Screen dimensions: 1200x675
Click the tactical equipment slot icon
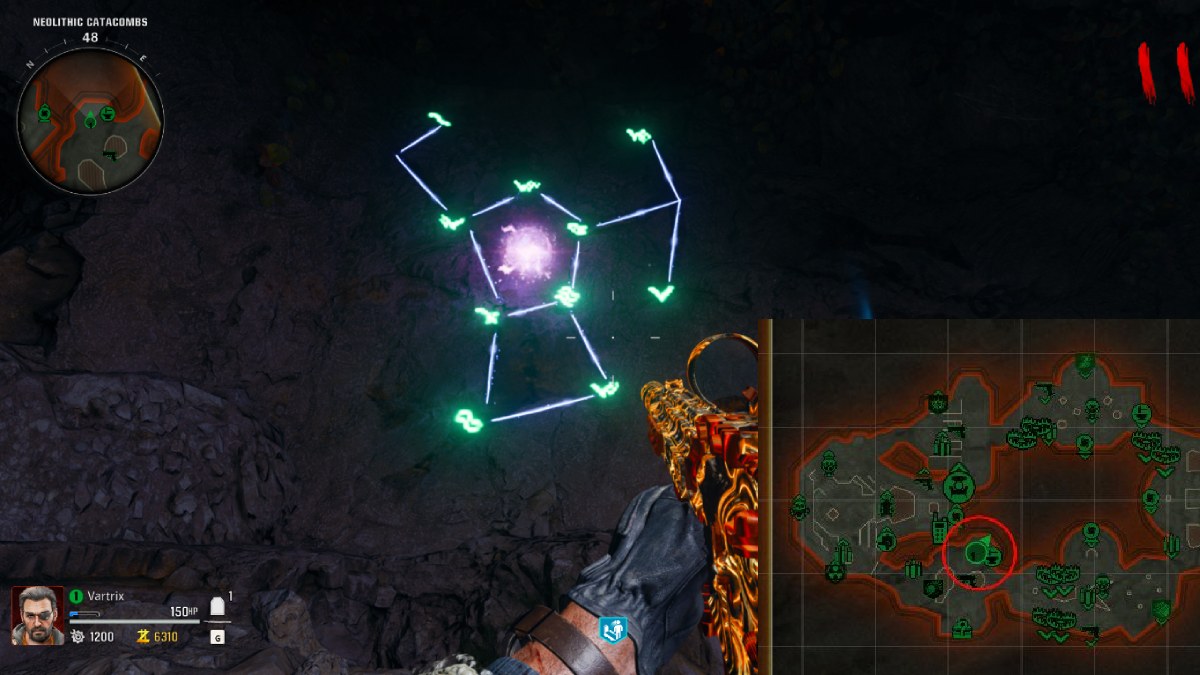pyautogui.click(x=217, y=608)
